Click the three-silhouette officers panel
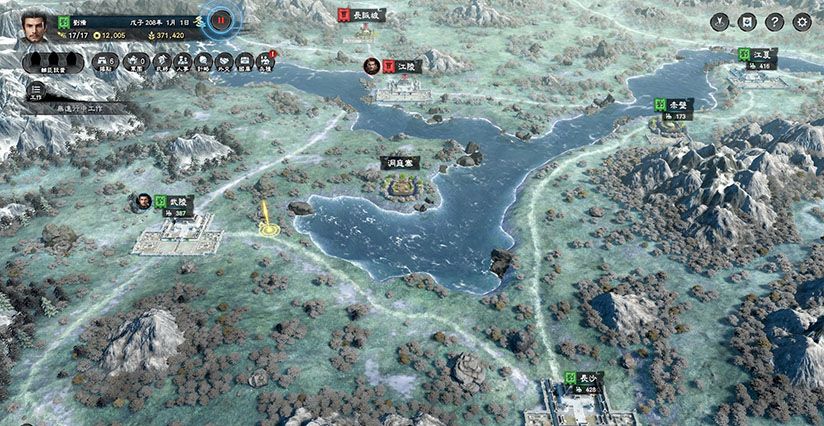This screenshot has width=824, height=426. (x=55, y=63)
